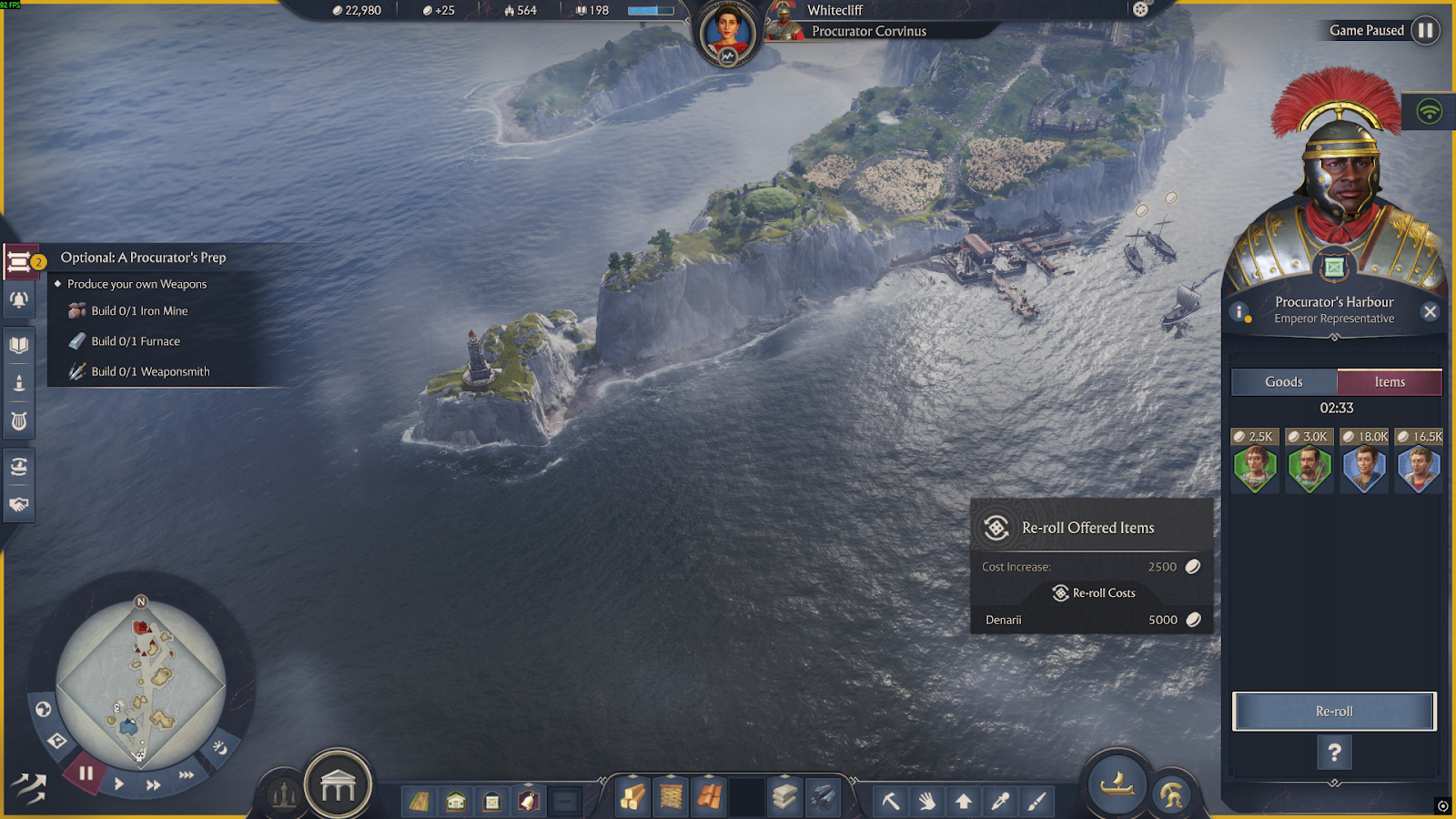
Task: Buy the 16.5K specialist item
Action: pyautogui.click(x=1419, y=469)
